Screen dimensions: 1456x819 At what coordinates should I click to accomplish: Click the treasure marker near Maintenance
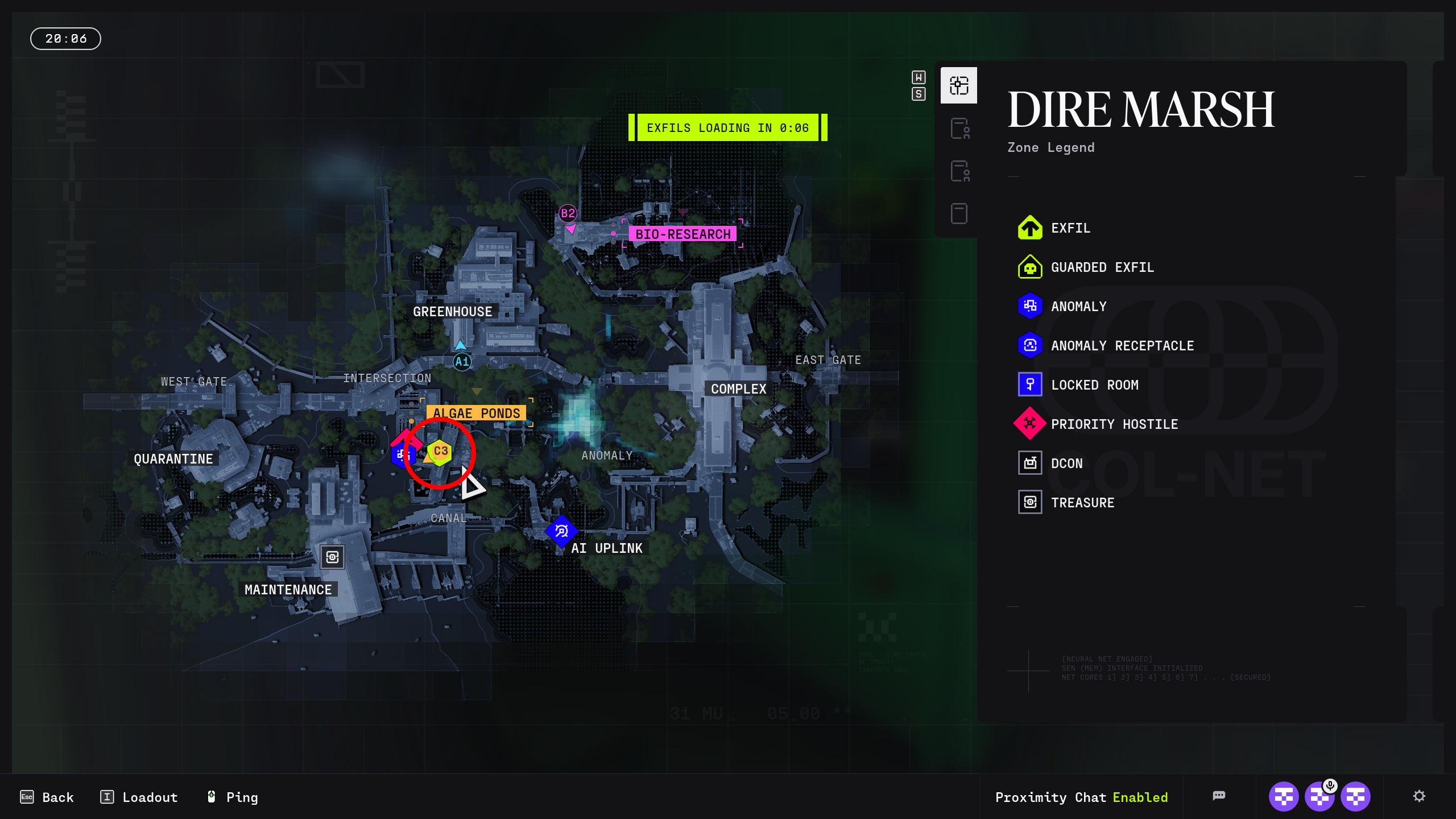coord(333,557)
